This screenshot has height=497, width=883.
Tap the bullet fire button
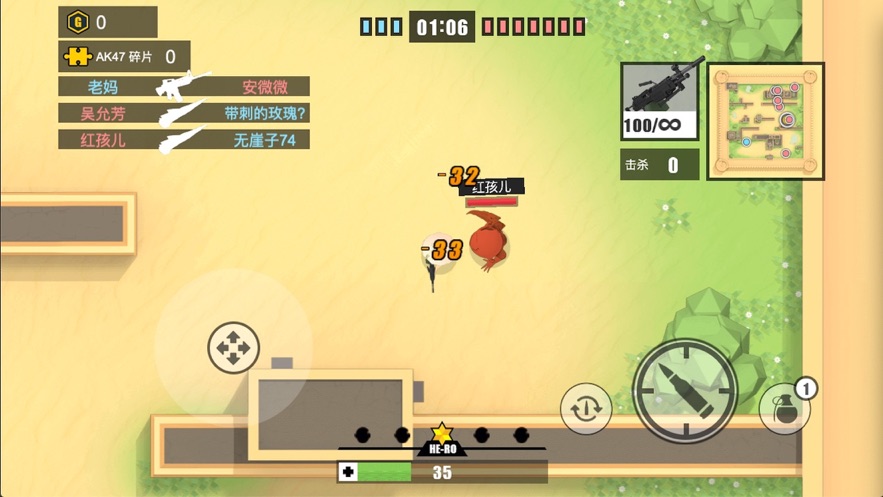click(x=685, y=391)
